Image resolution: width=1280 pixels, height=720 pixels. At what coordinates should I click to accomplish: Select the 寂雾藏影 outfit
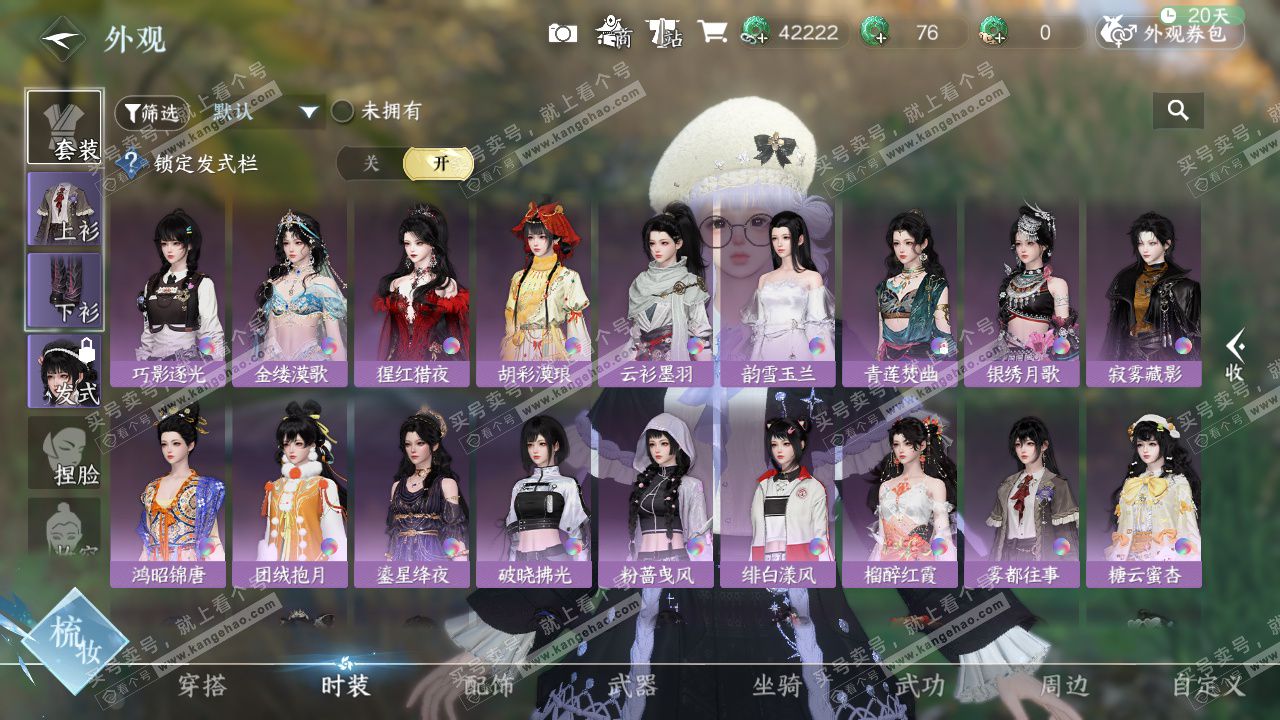1144,294
